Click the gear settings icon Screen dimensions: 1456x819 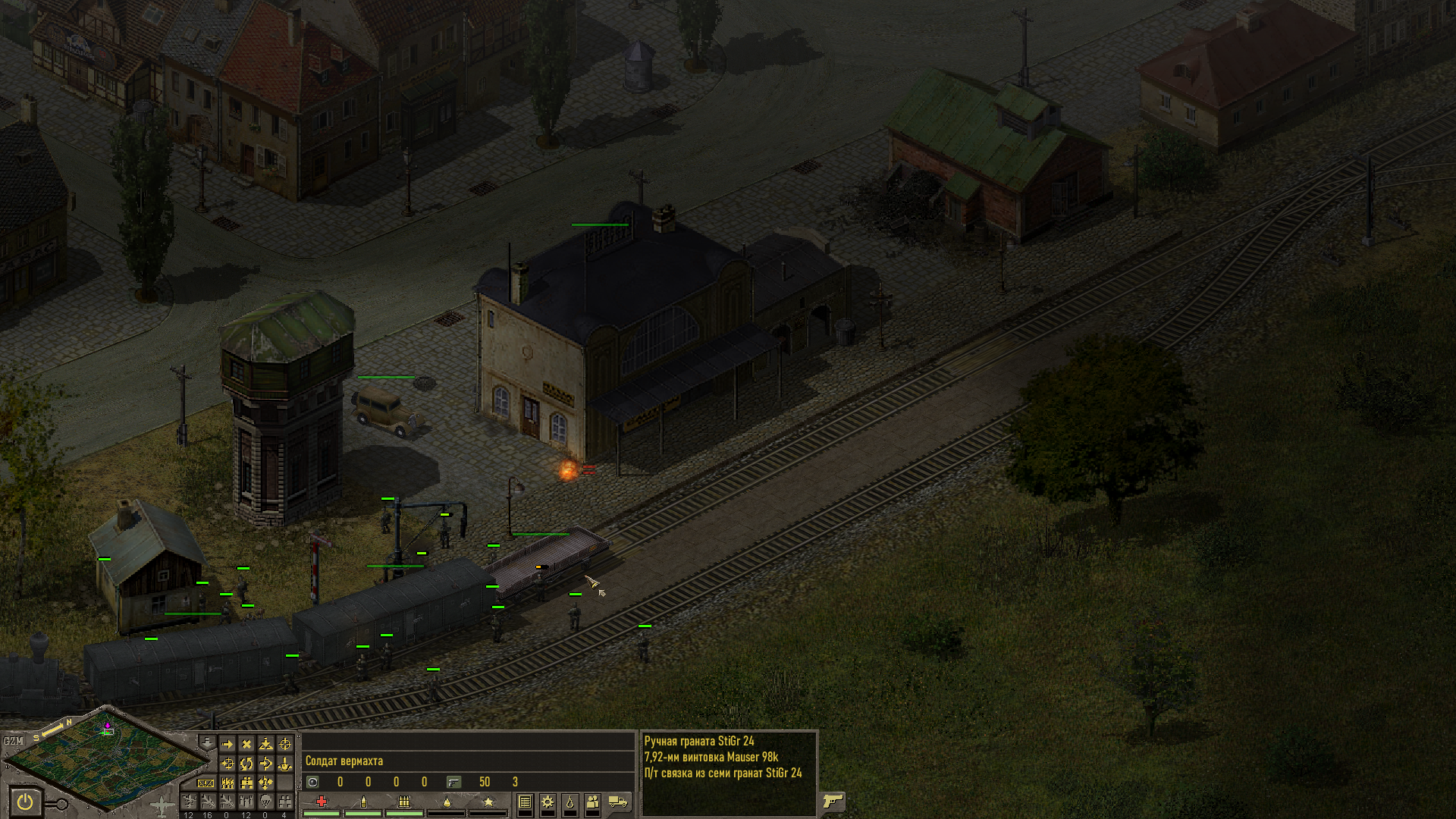pos(548,802)
